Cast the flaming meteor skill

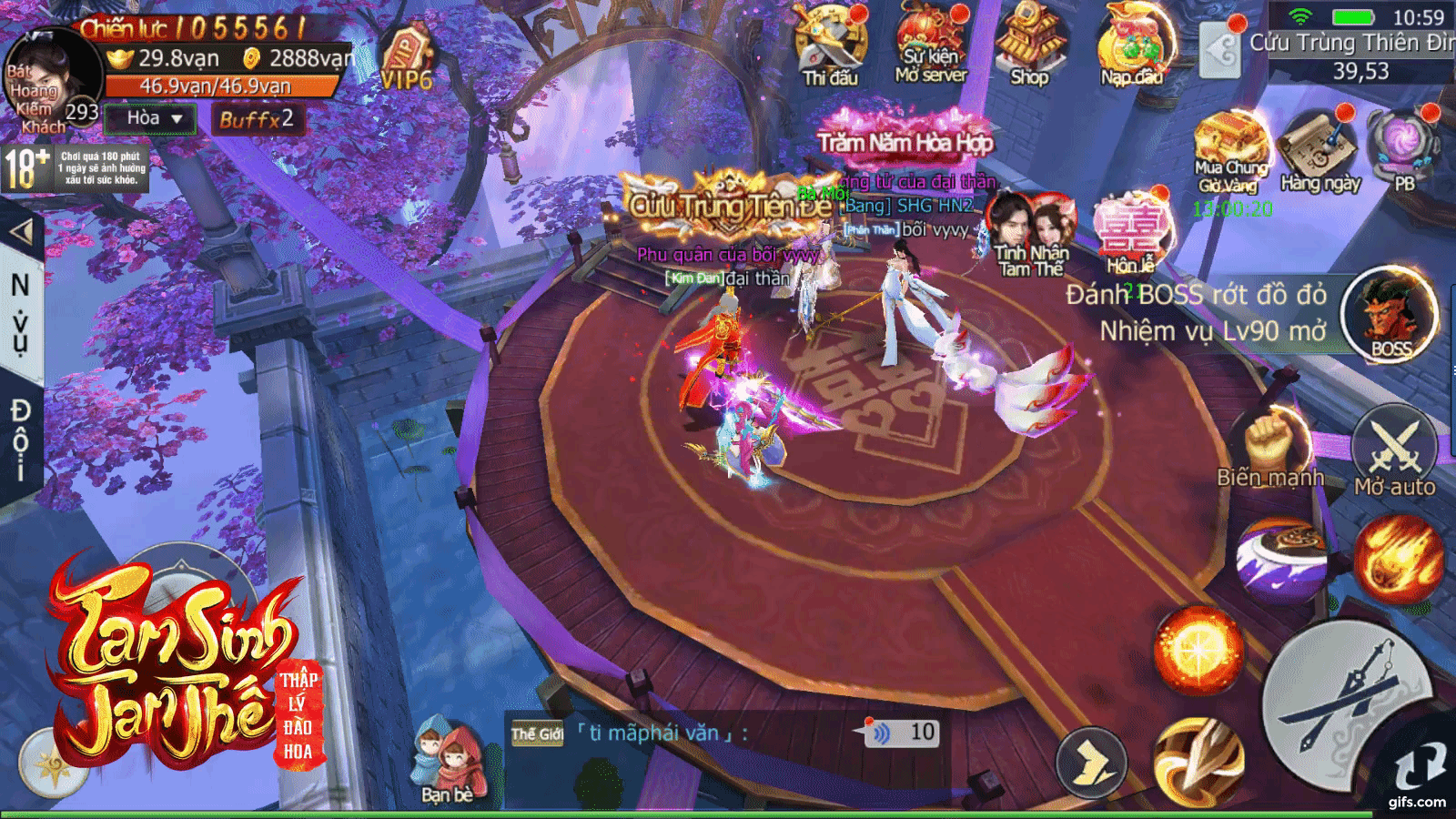[x=1398, y=558]
